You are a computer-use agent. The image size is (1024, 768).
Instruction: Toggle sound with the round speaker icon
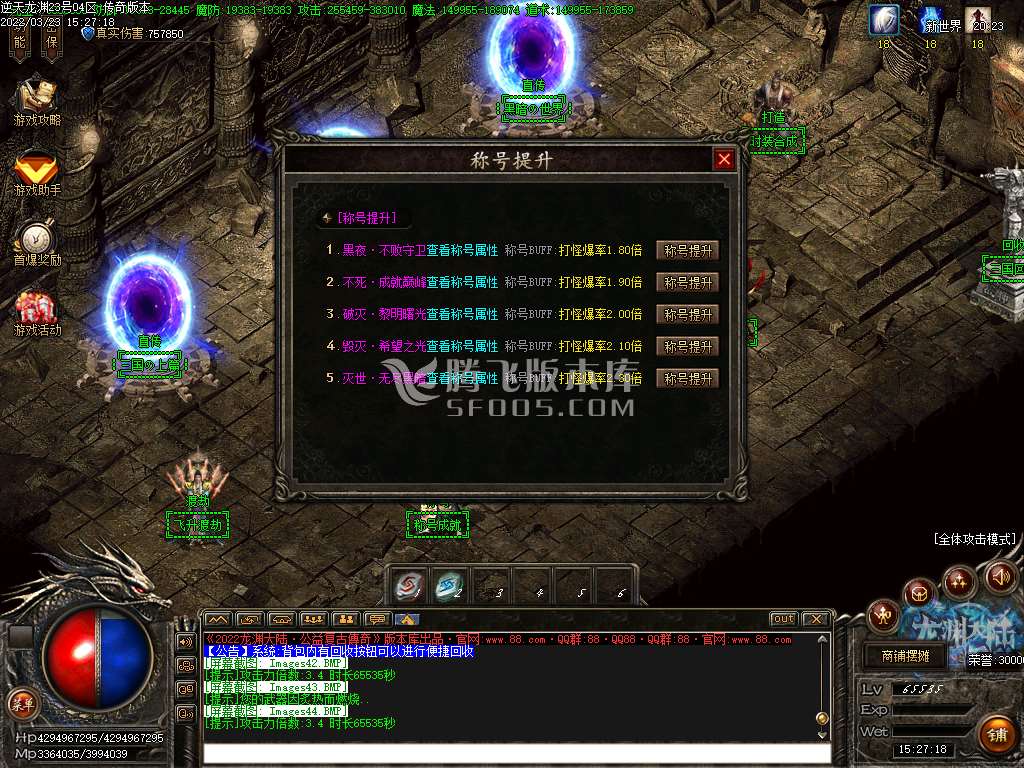coord(1000,576)
